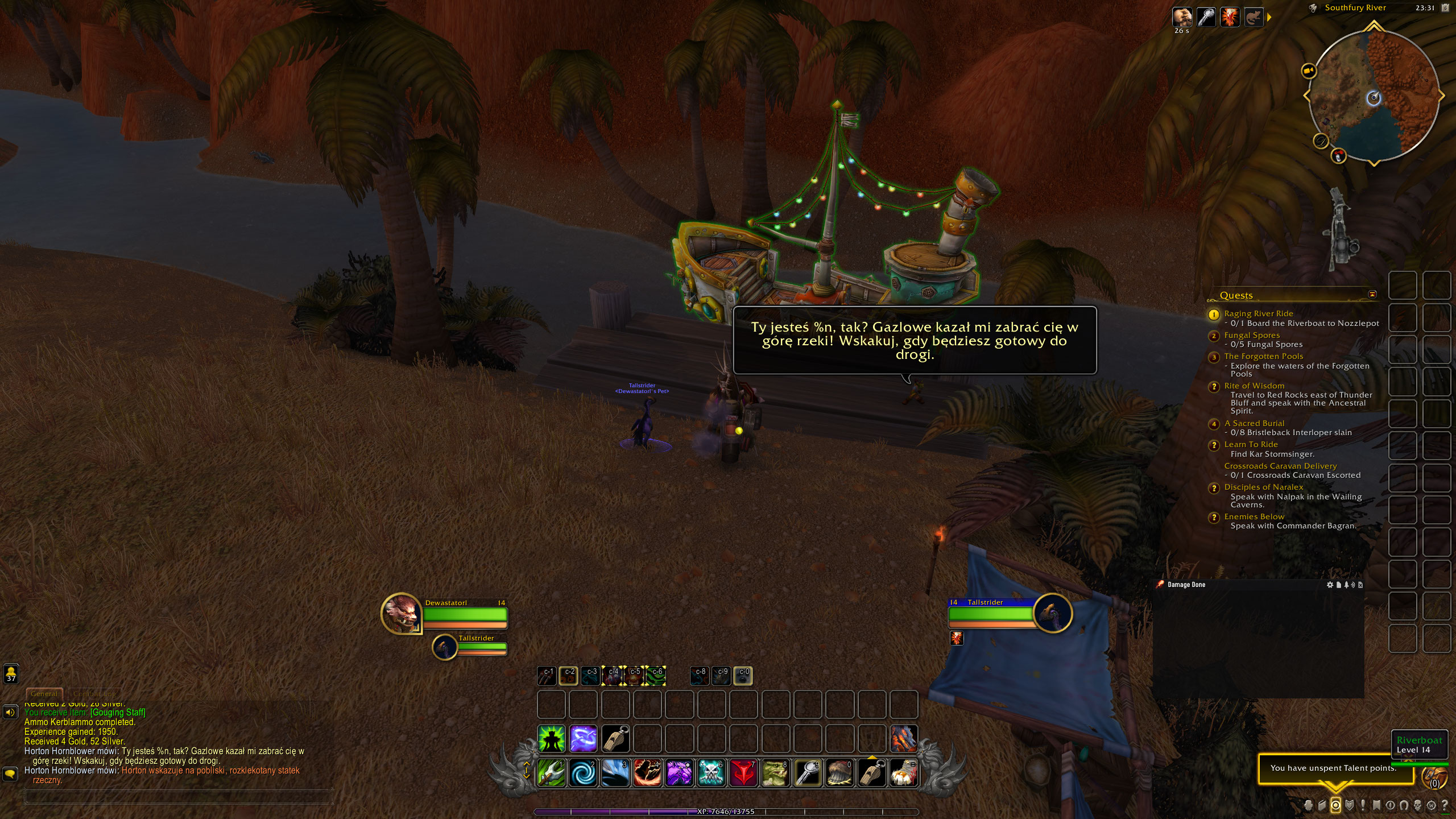This screenshot has height=819, width=1456.
Task: Click the action bar page-up arrow
Action: coord(526,763)
